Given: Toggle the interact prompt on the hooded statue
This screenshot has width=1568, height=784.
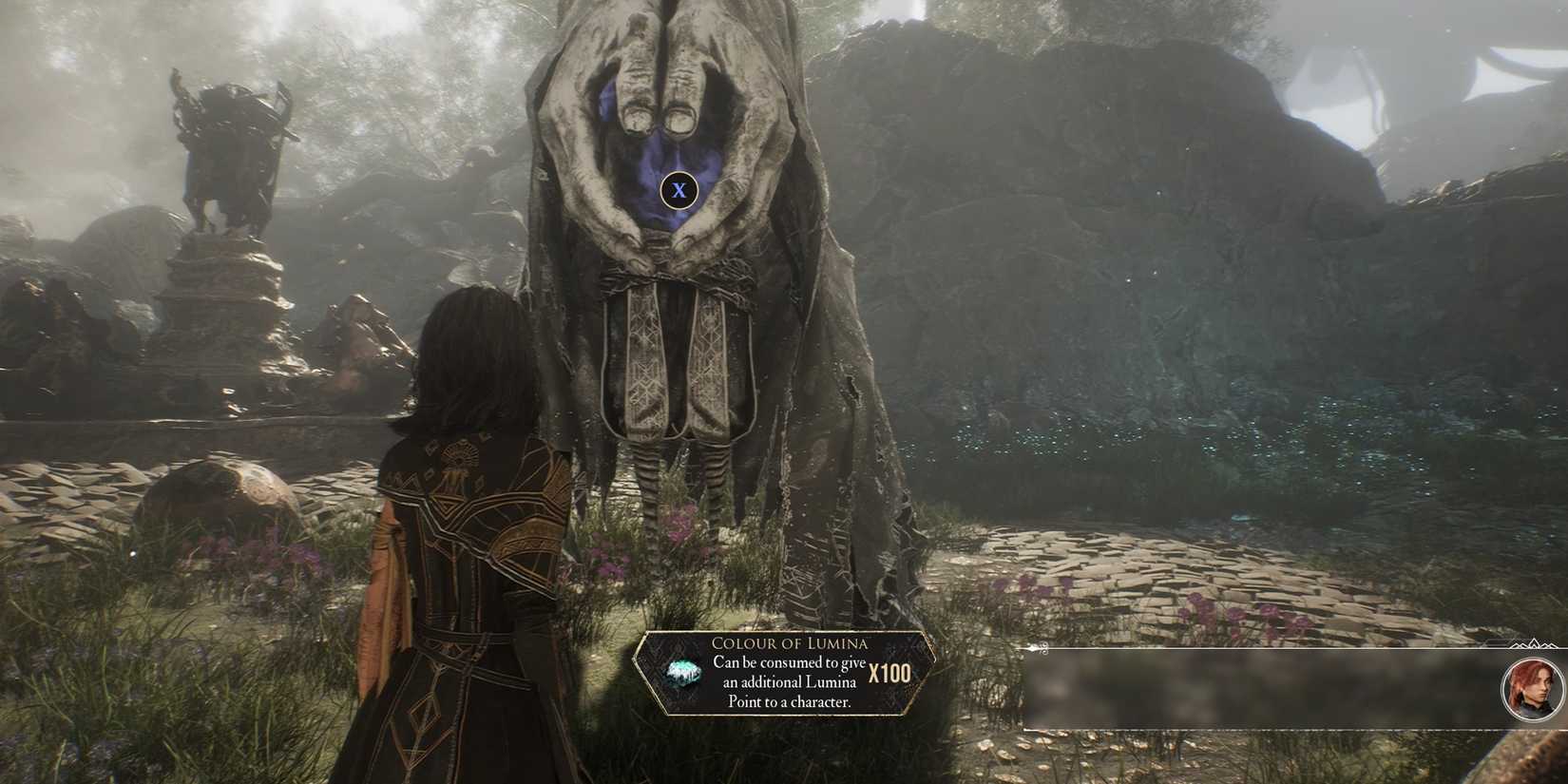Looking at the screenshot, I should [679, 190].
